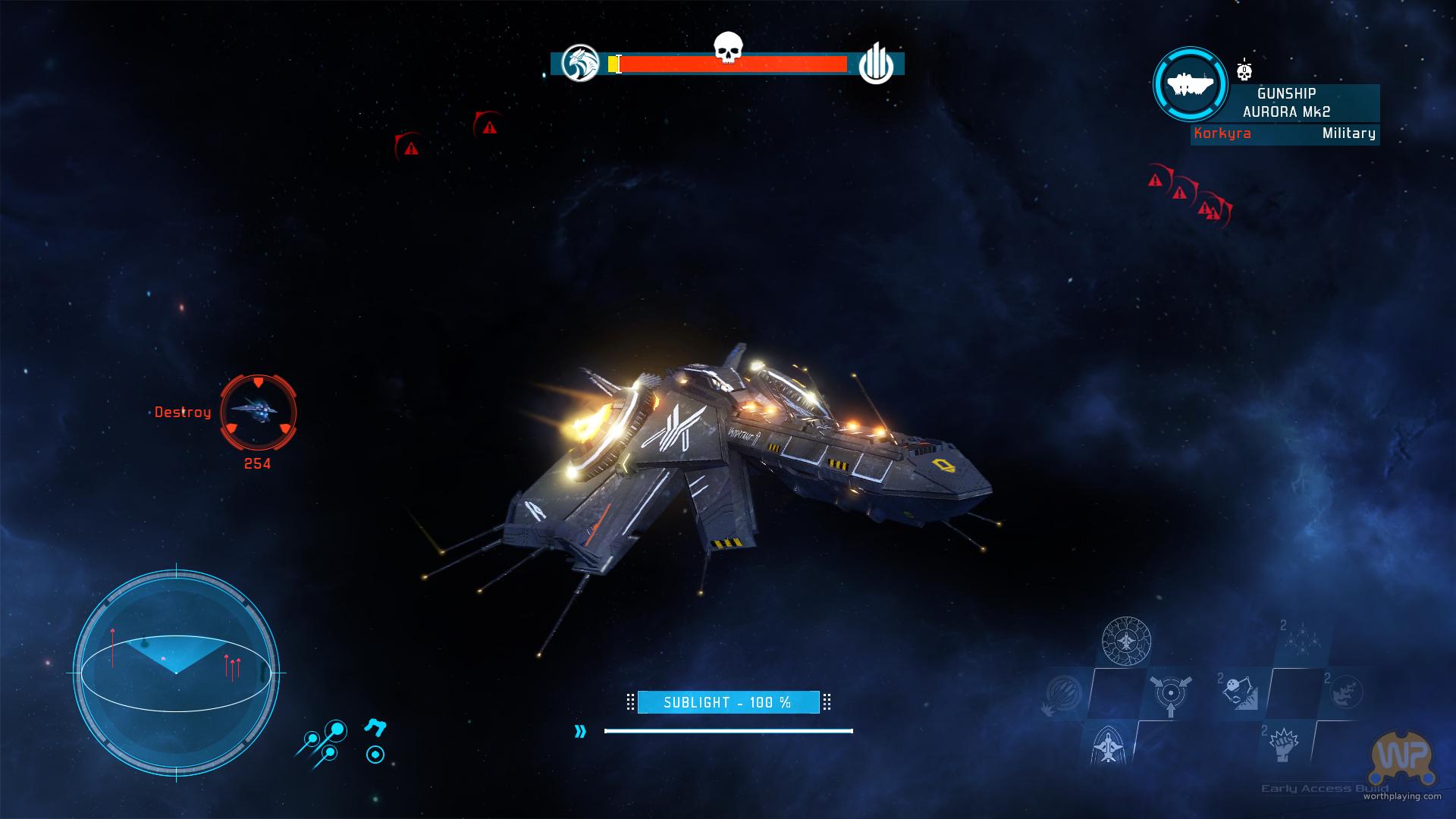Click the Sublight 100% speed indicator

728,702
